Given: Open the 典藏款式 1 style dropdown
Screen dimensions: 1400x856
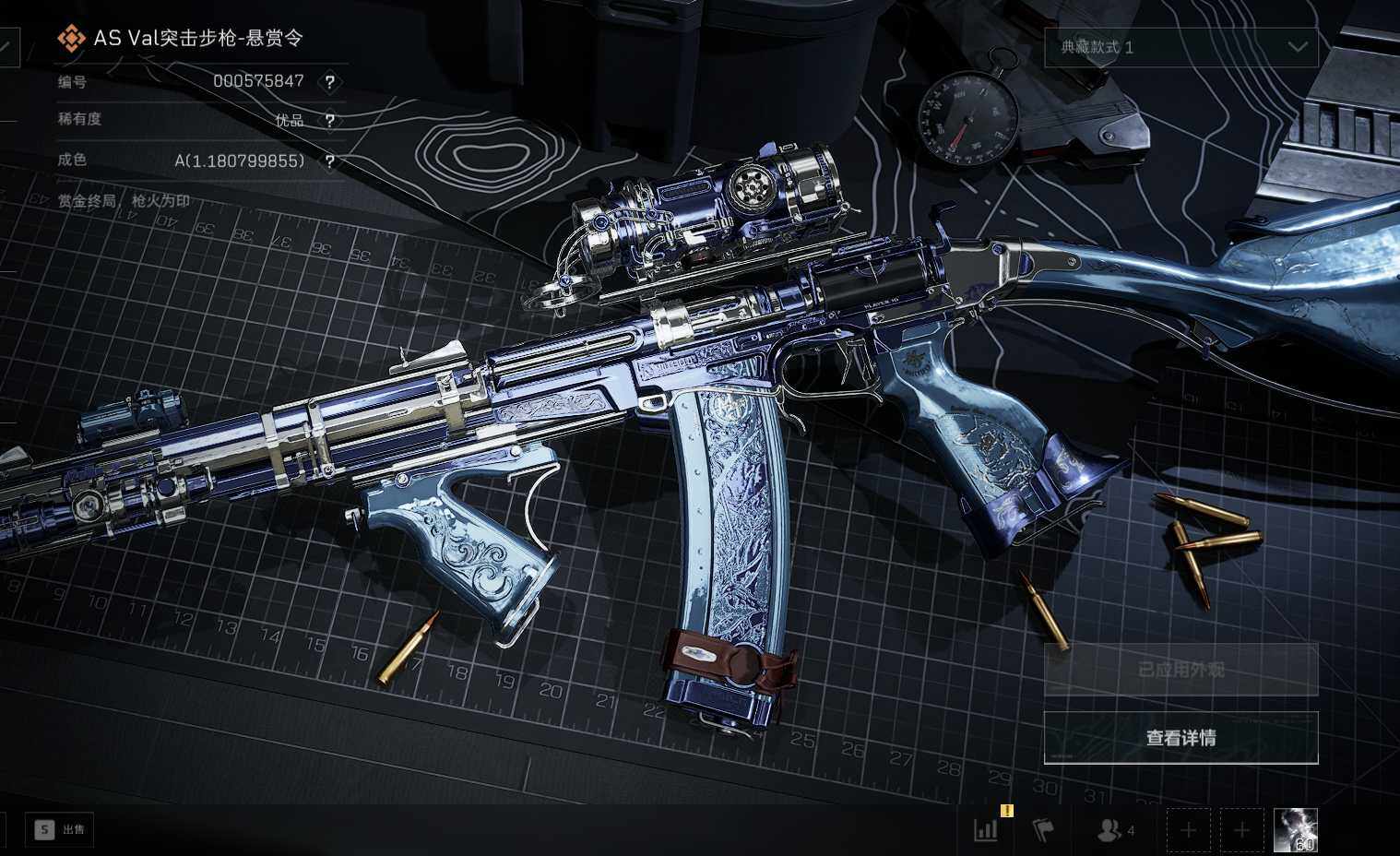Looking at the screenshot, I should coord(1181,47).
